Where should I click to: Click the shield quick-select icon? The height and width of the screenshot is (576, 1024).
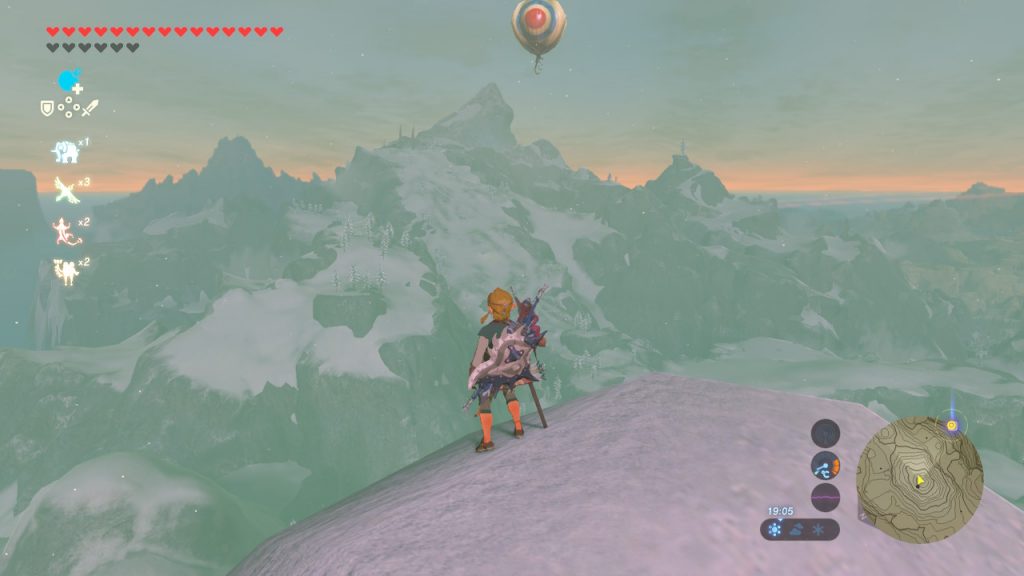click(46, 107)
